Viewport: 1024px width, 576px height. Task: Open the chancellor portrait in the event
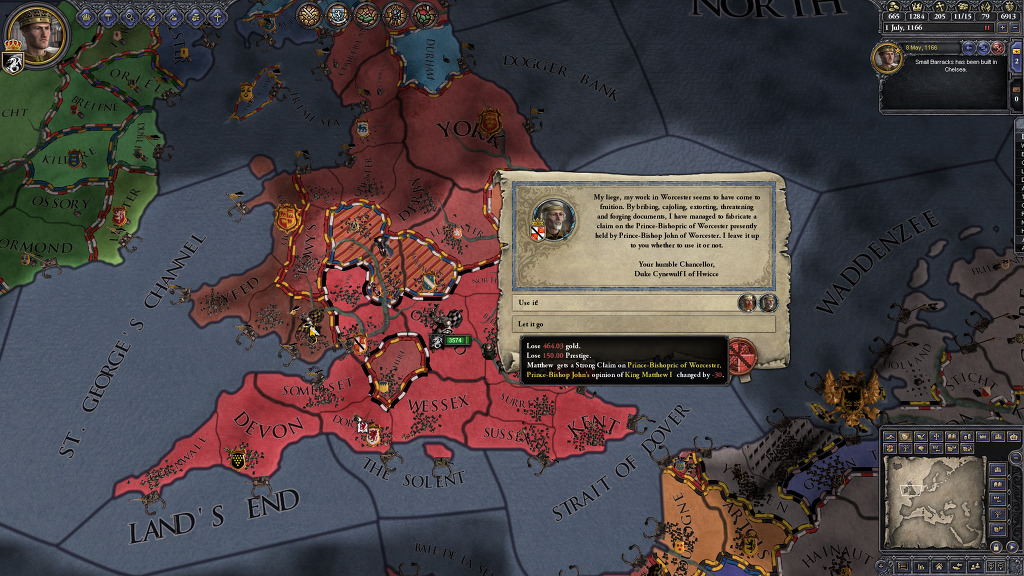(x=552, y=220)
